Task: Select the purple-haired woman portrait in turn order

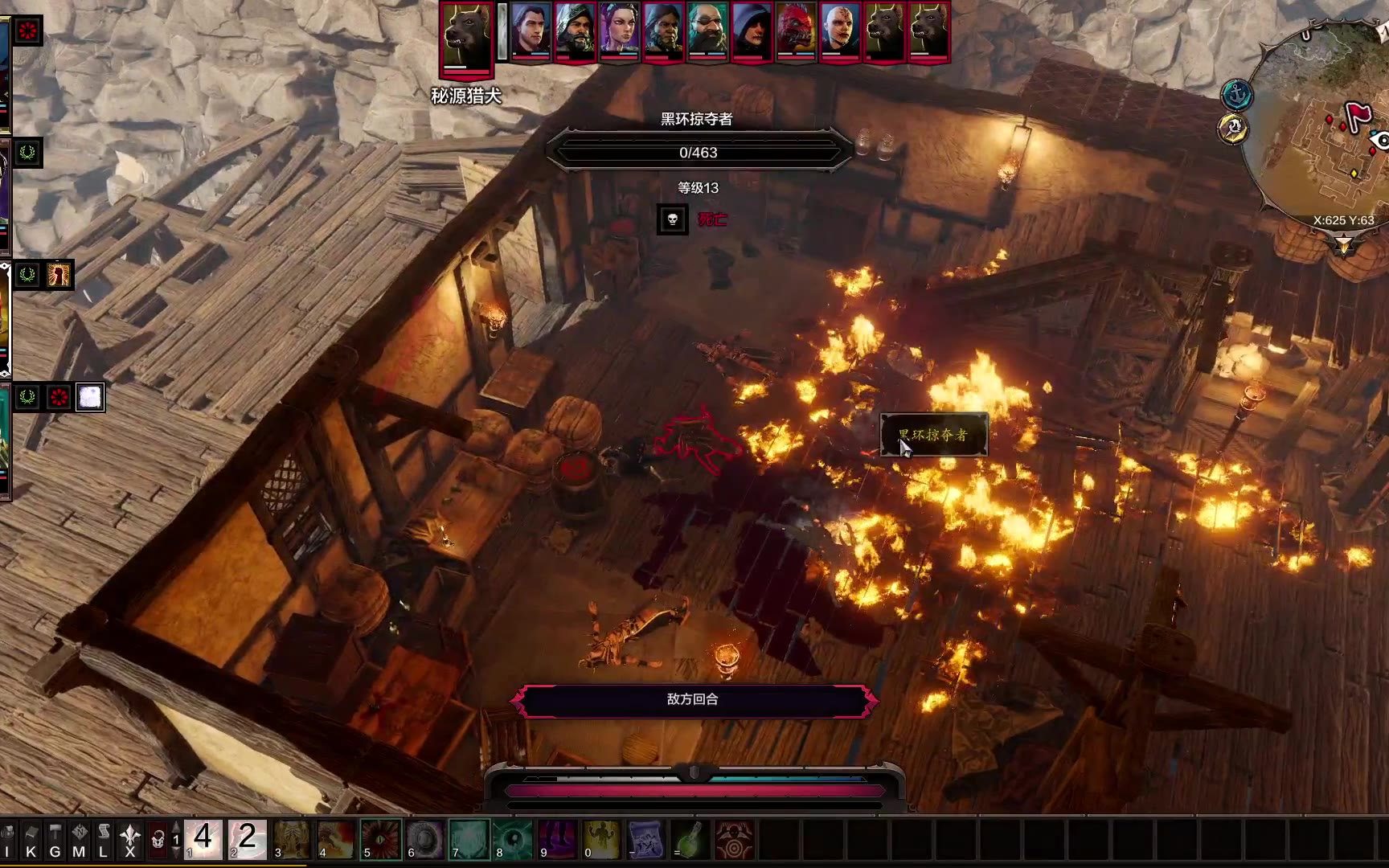Action: coord(619,31)
